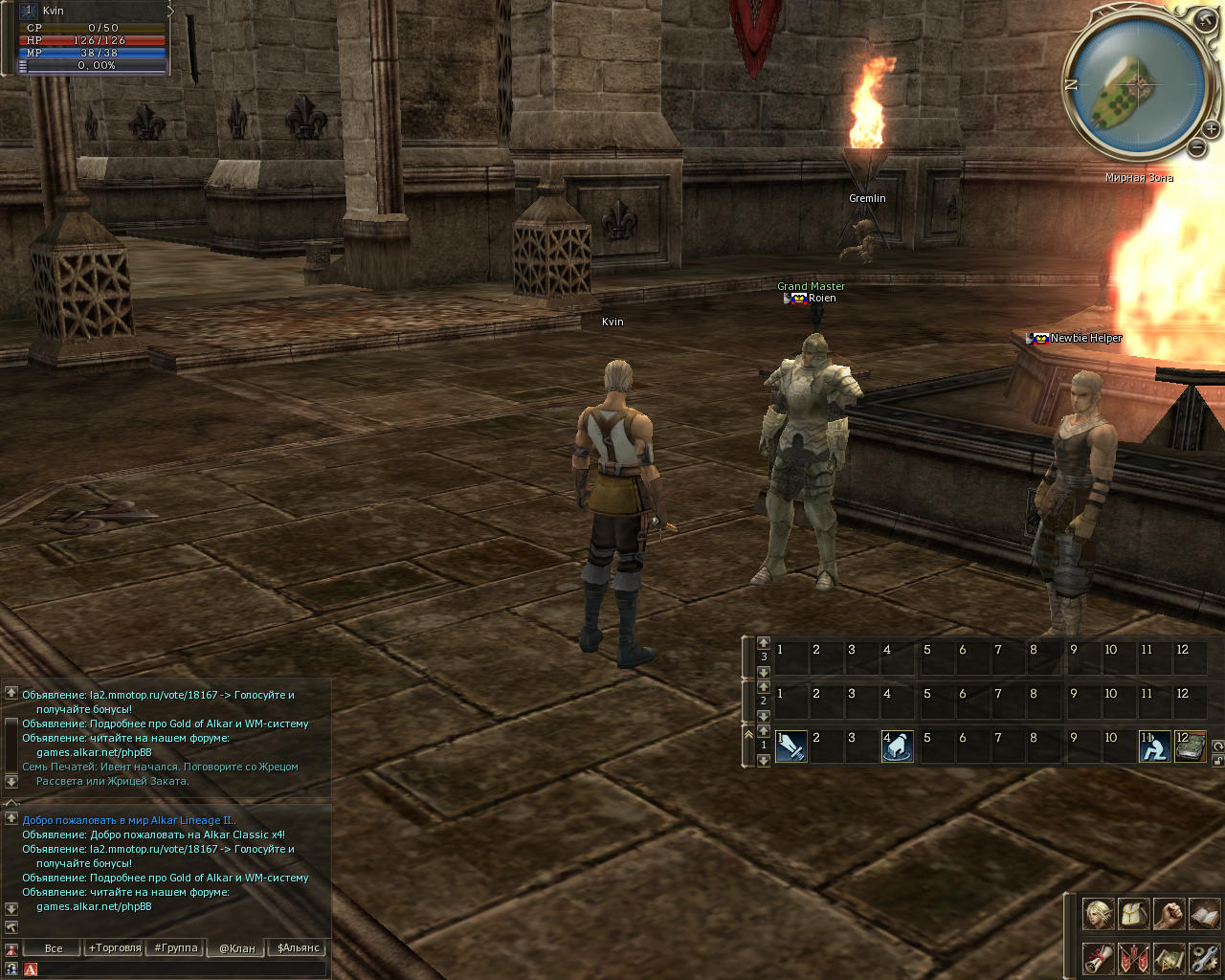Screen dimensions: 1225x980
Task: Open the character status portrait menu icon
Action: 1098,914
